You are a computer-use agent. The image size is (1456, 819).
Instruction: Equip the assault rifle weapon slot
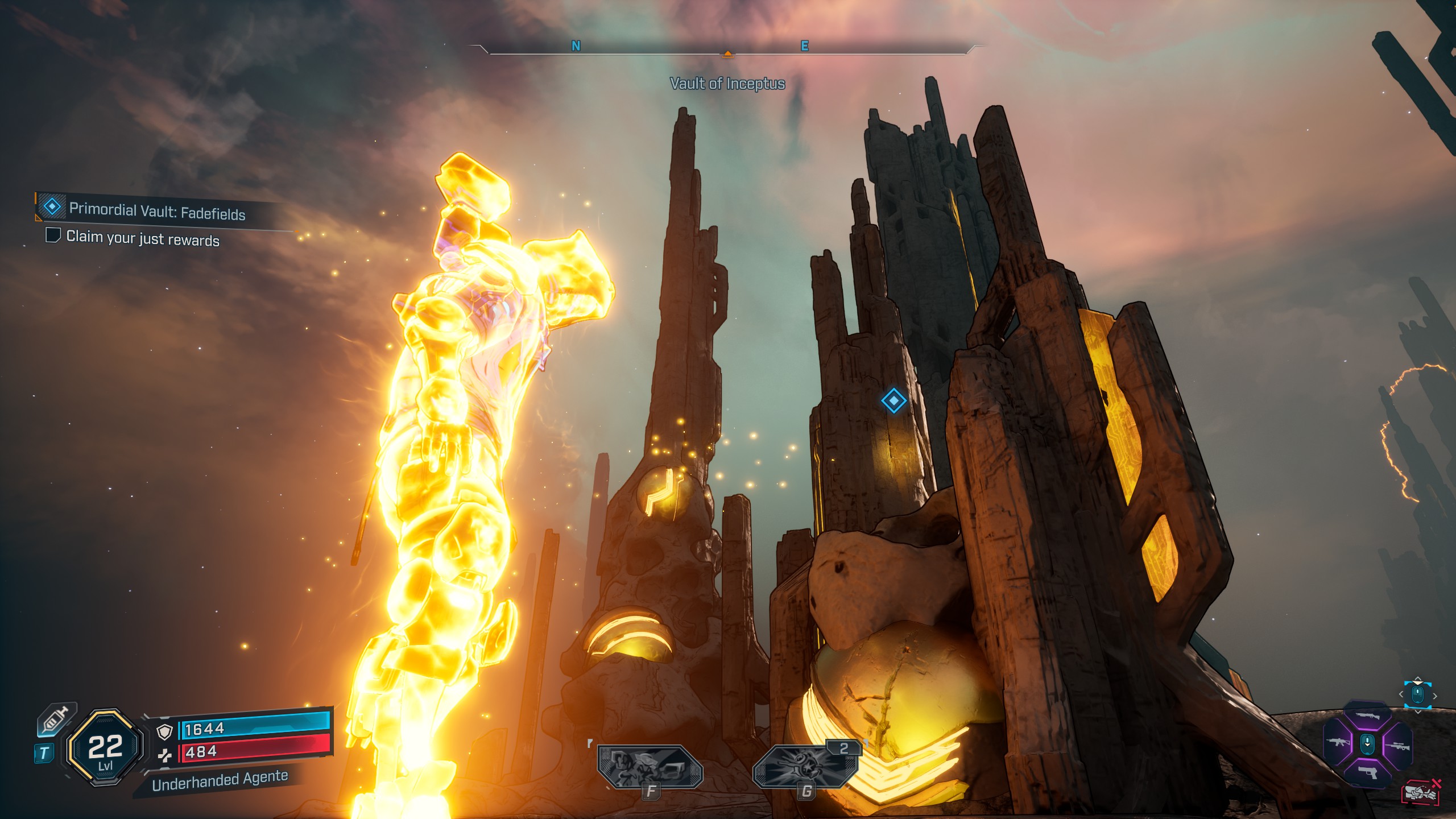(x=1337, y=742)
